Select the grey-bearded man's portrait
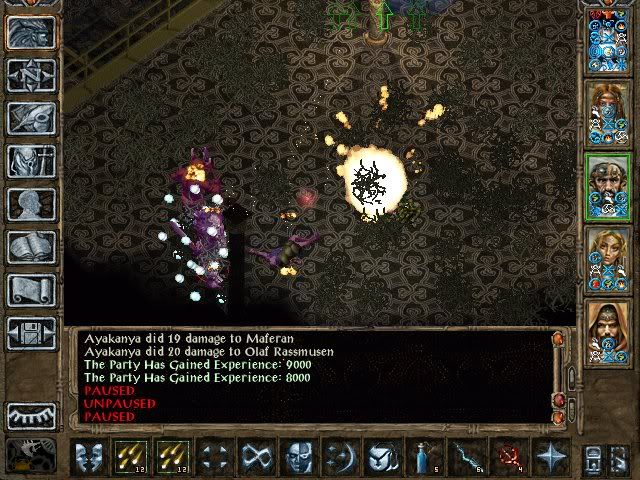This screenshot has height=480, width=640. [x=607, y=184]
